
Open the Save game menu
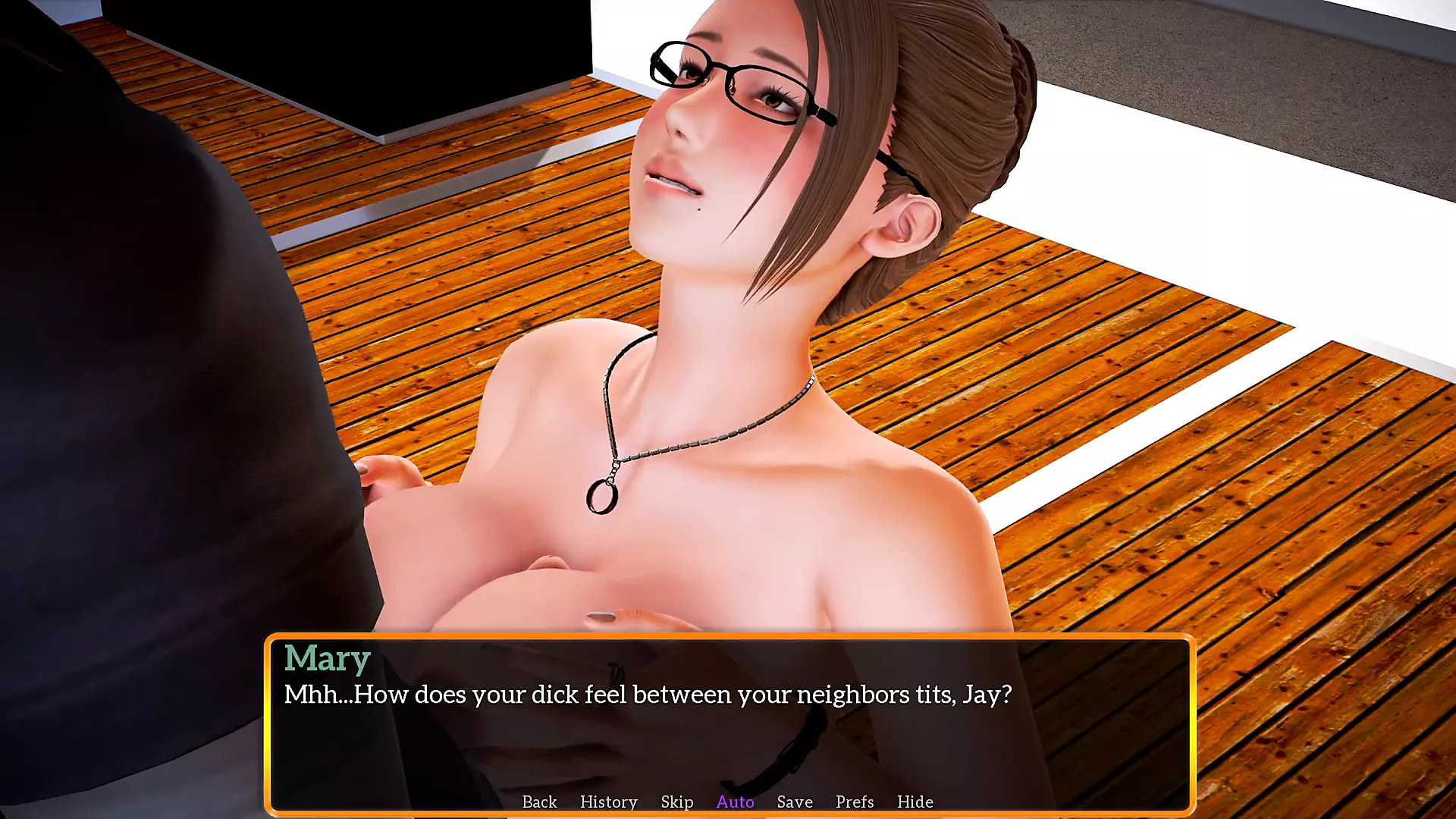795,802
